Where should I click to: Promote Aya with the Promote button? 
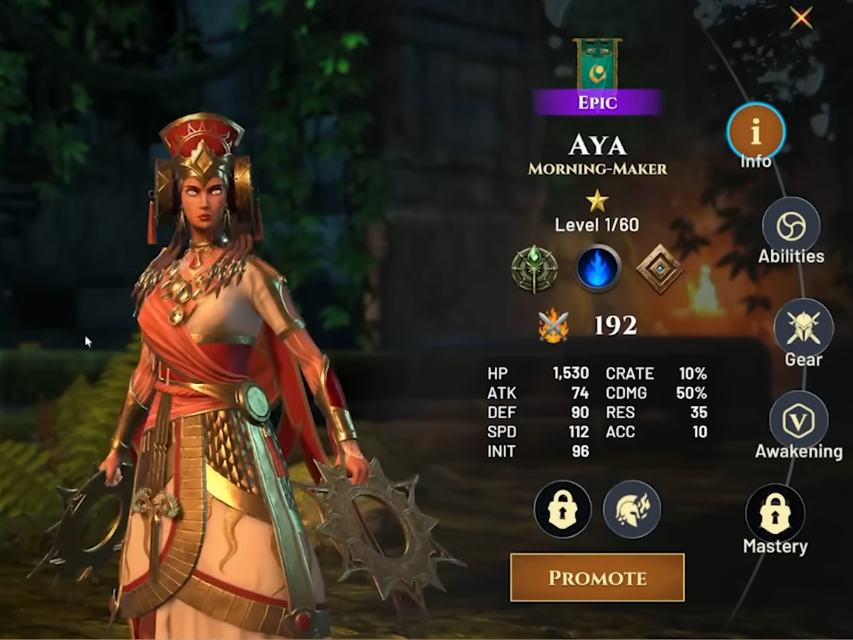tap(597, 577)
